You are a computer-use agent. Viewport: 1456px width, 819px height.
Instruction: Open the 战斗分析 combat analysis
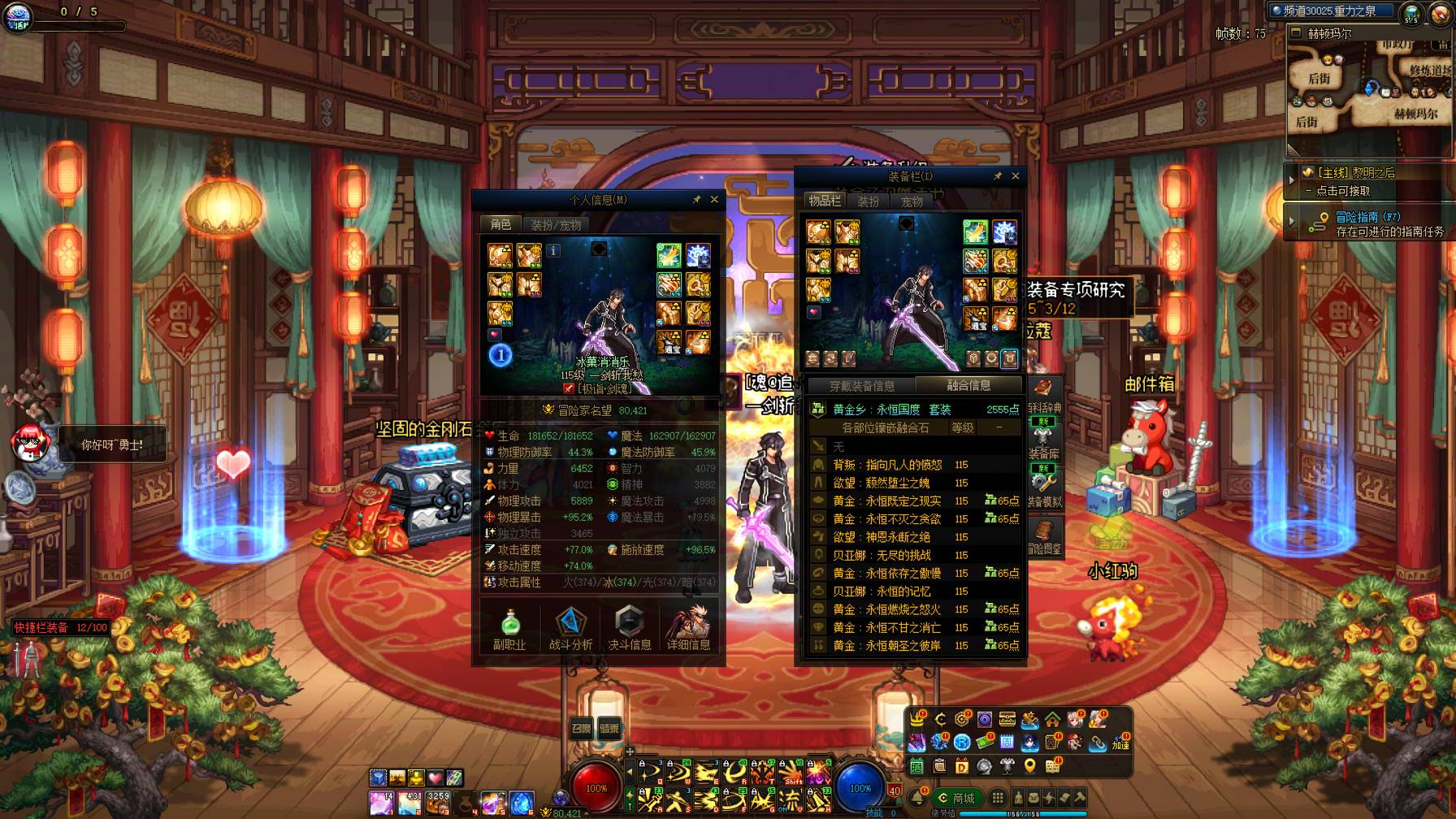click(570, 628)
